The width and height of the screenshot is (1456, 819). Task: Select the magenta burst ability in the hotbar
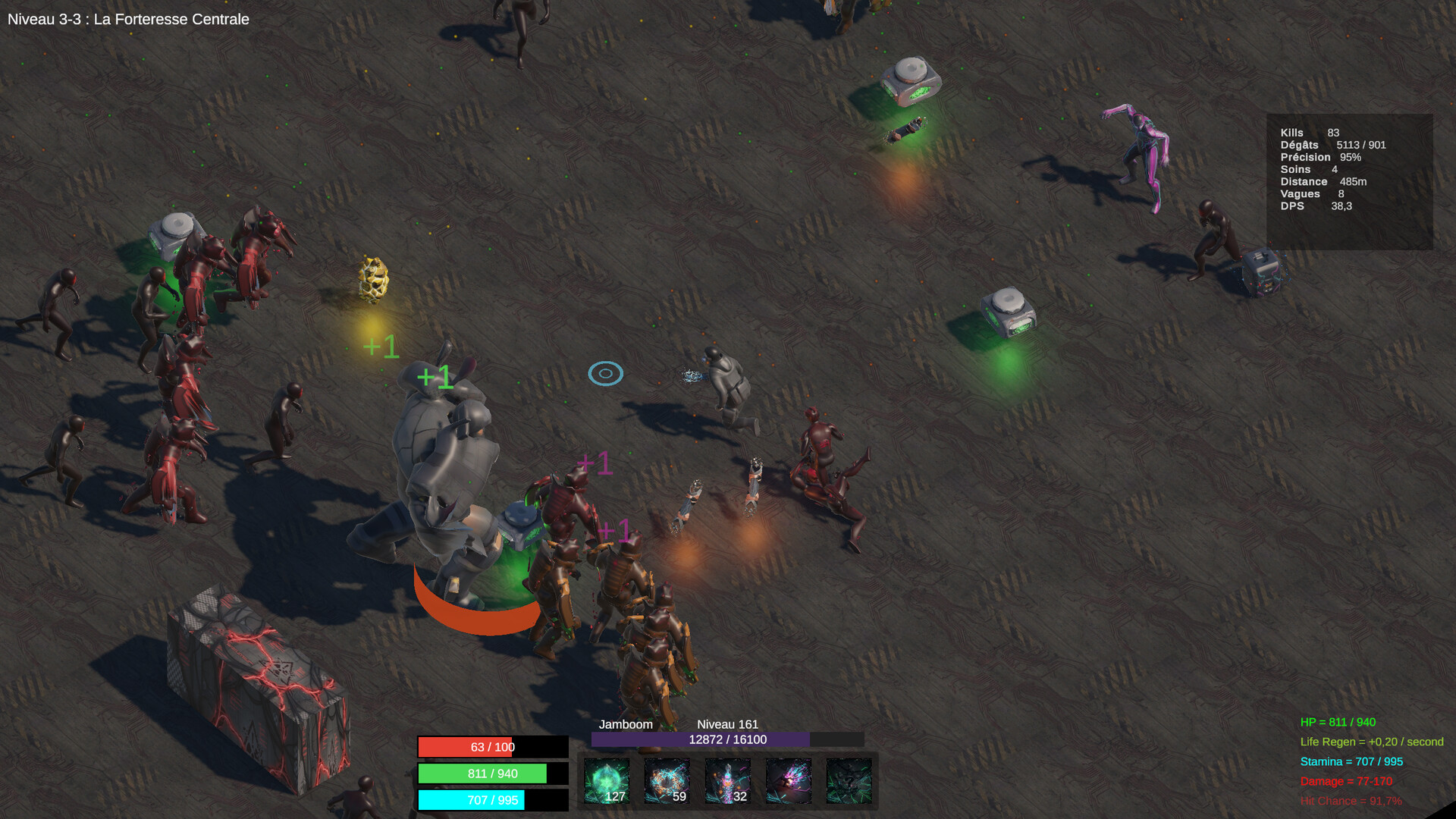pyautogui.click(x=789, y=781)
